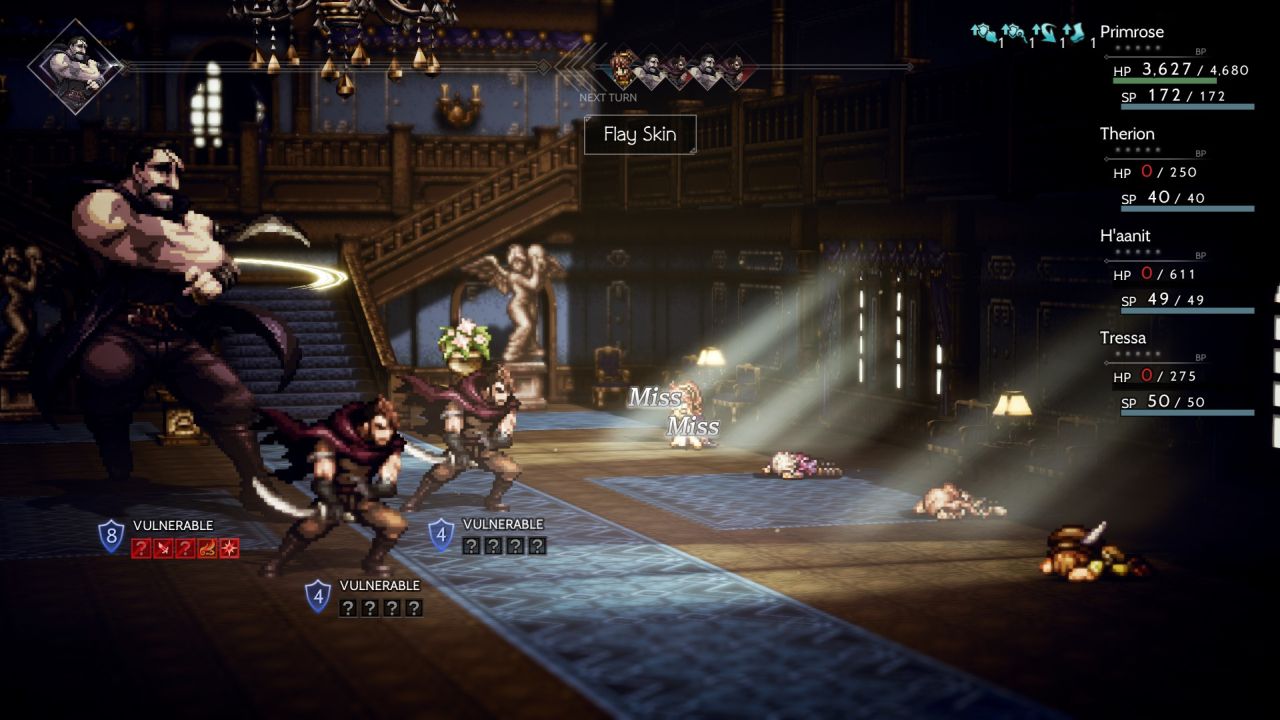
Task: Click the Flay Skin skill label
Action: [640, 134]
